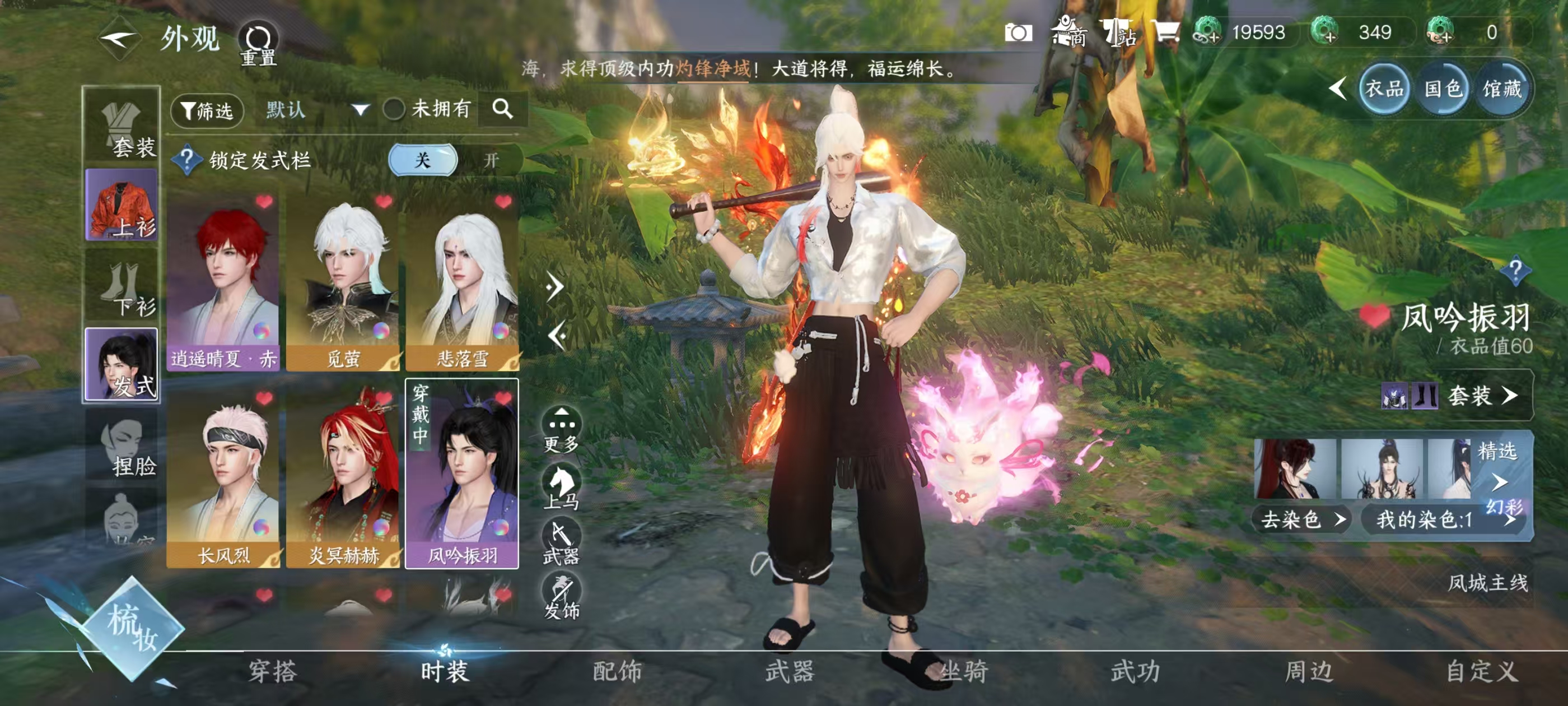Select the 逍遥晴夏·赤 red hairstyle

(x=223, y=281)
